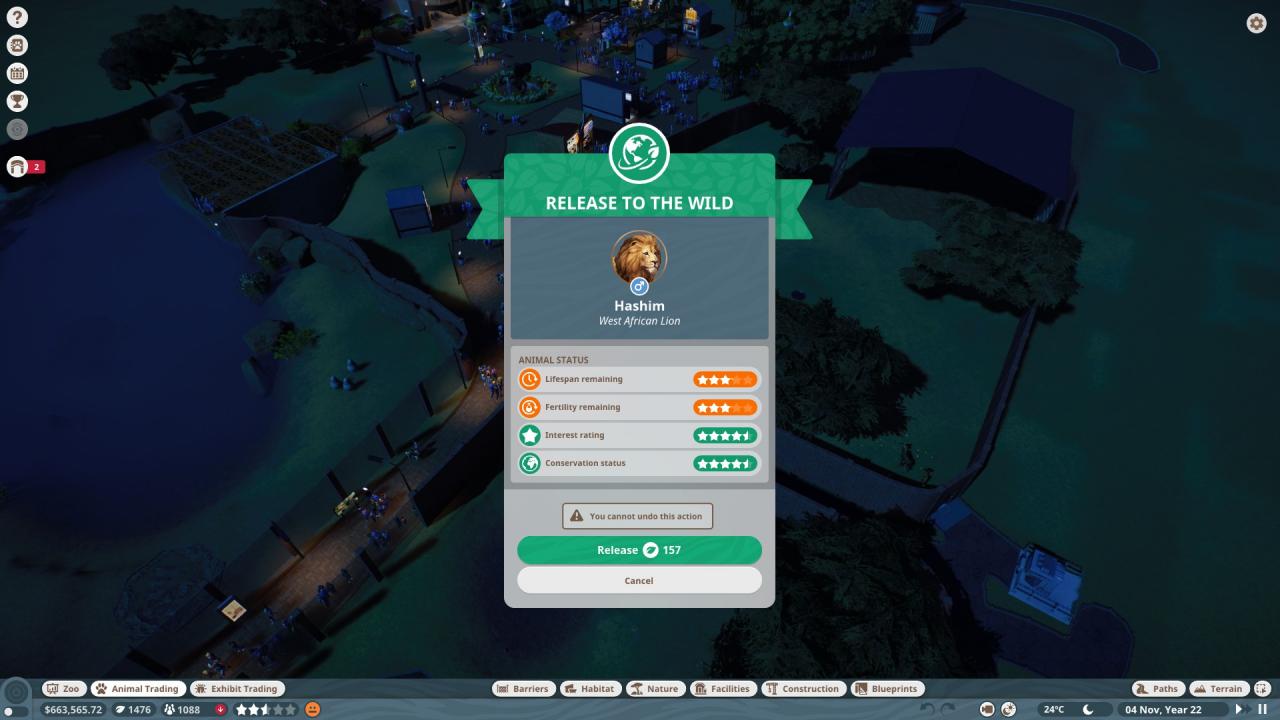Open the Facilities menu
The image size is (1280, 720).
(723, 689)
